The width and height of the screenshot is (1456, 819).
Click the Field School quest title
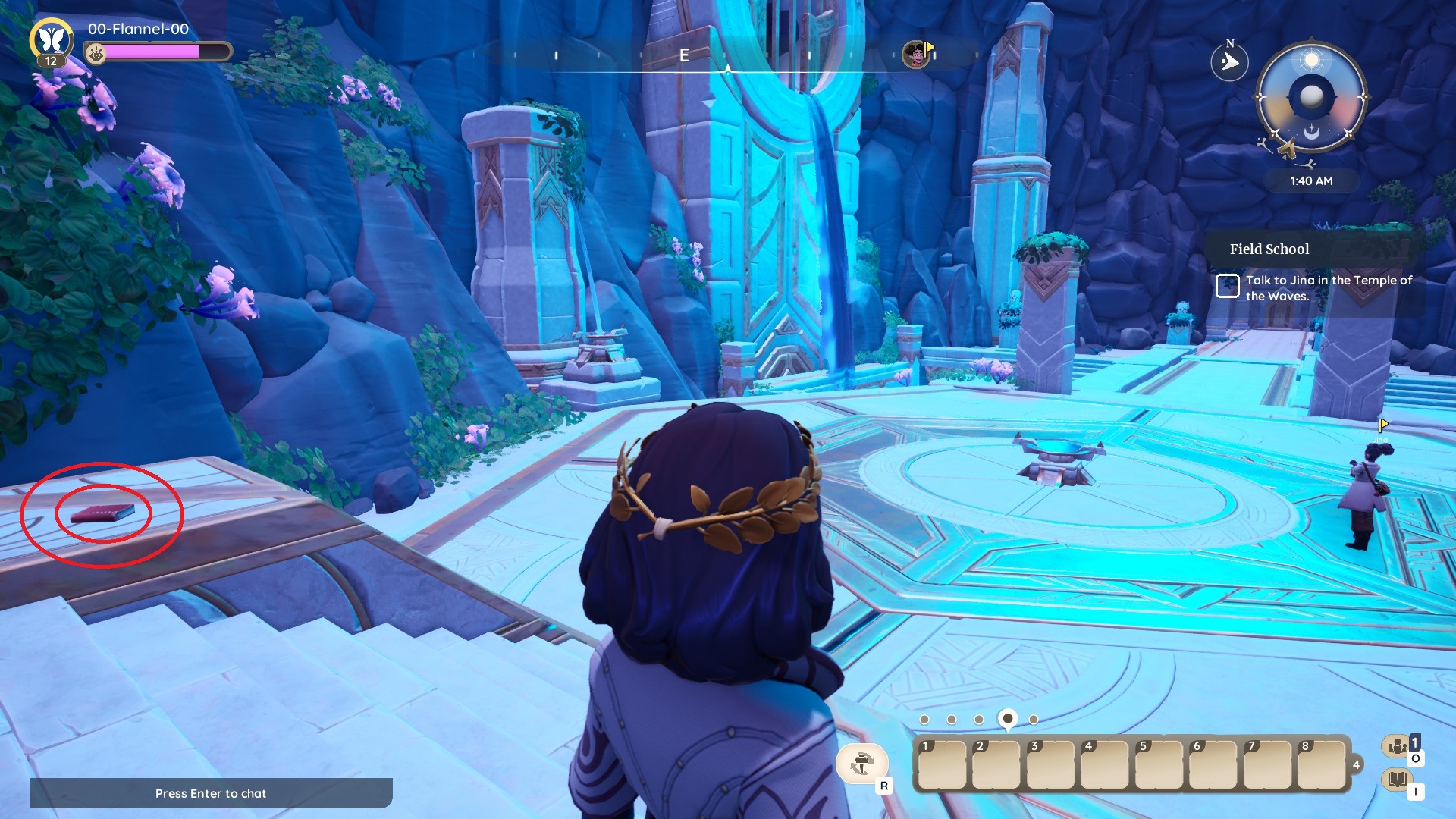(x=1269, y=249)
